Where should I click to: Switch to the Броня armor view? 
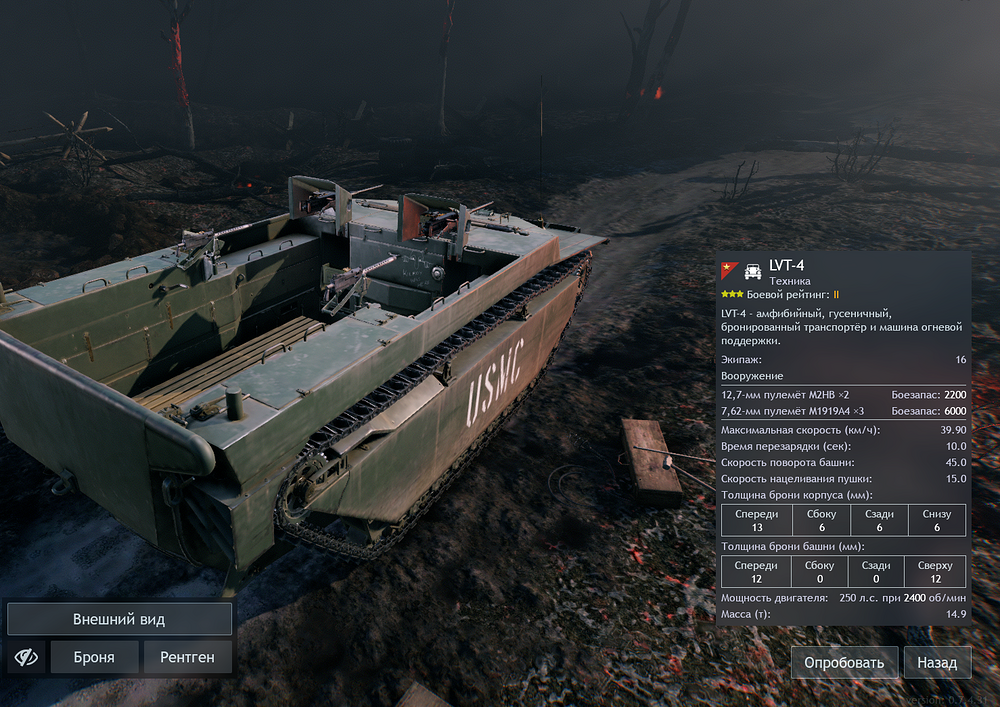94,657
